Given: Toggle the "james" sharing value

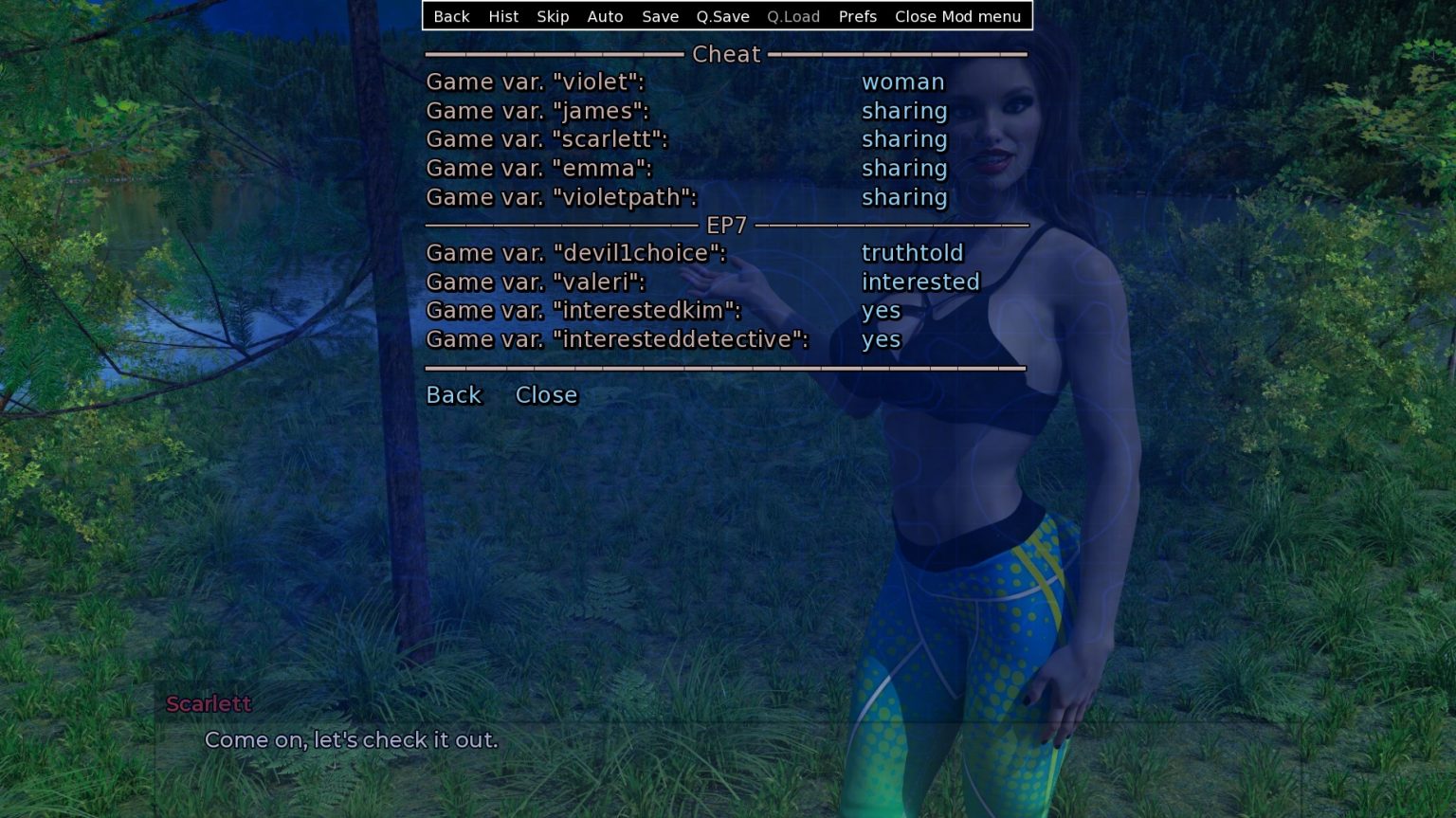Looking at the screenshot, I should [x=904, y=111].
